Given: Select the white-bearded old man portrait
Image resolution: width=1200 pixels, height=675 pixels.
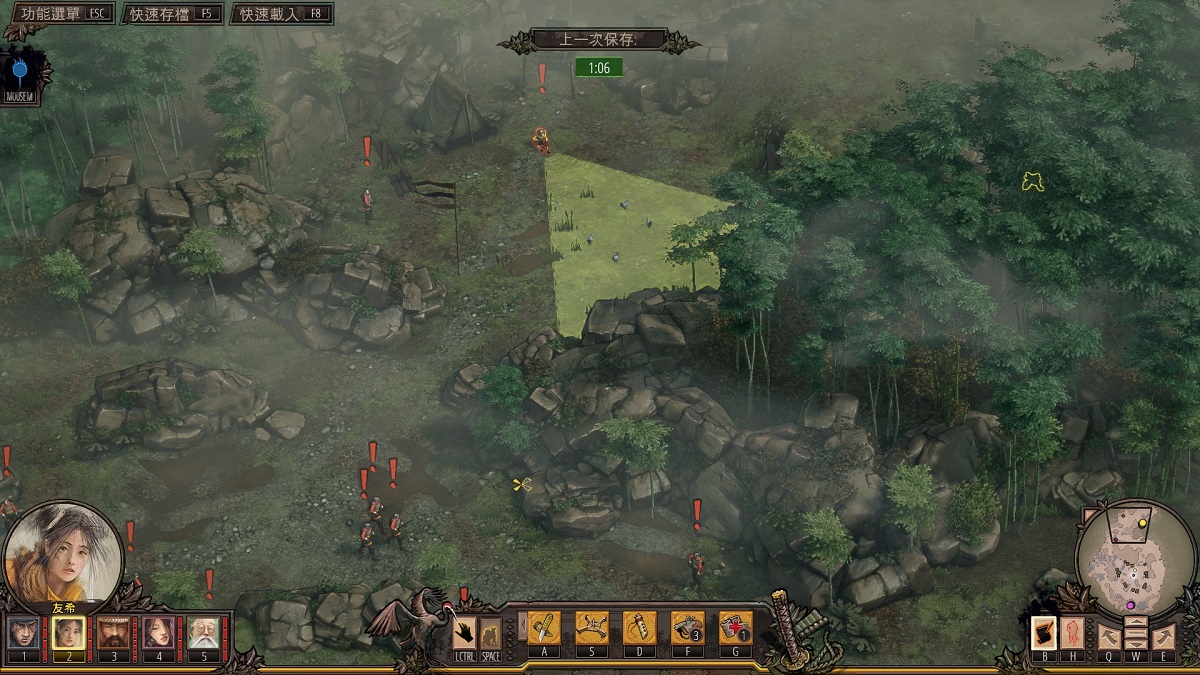Looking at the screenshot, I should [203, 632].
